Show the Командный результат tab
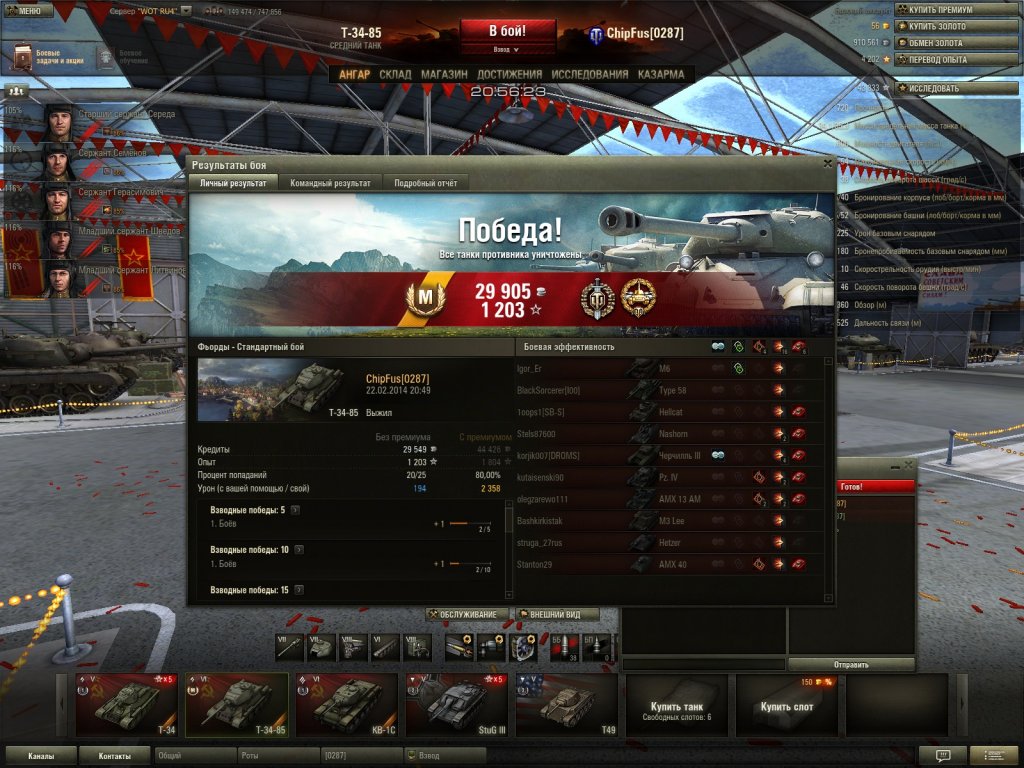 coord(330,184)
